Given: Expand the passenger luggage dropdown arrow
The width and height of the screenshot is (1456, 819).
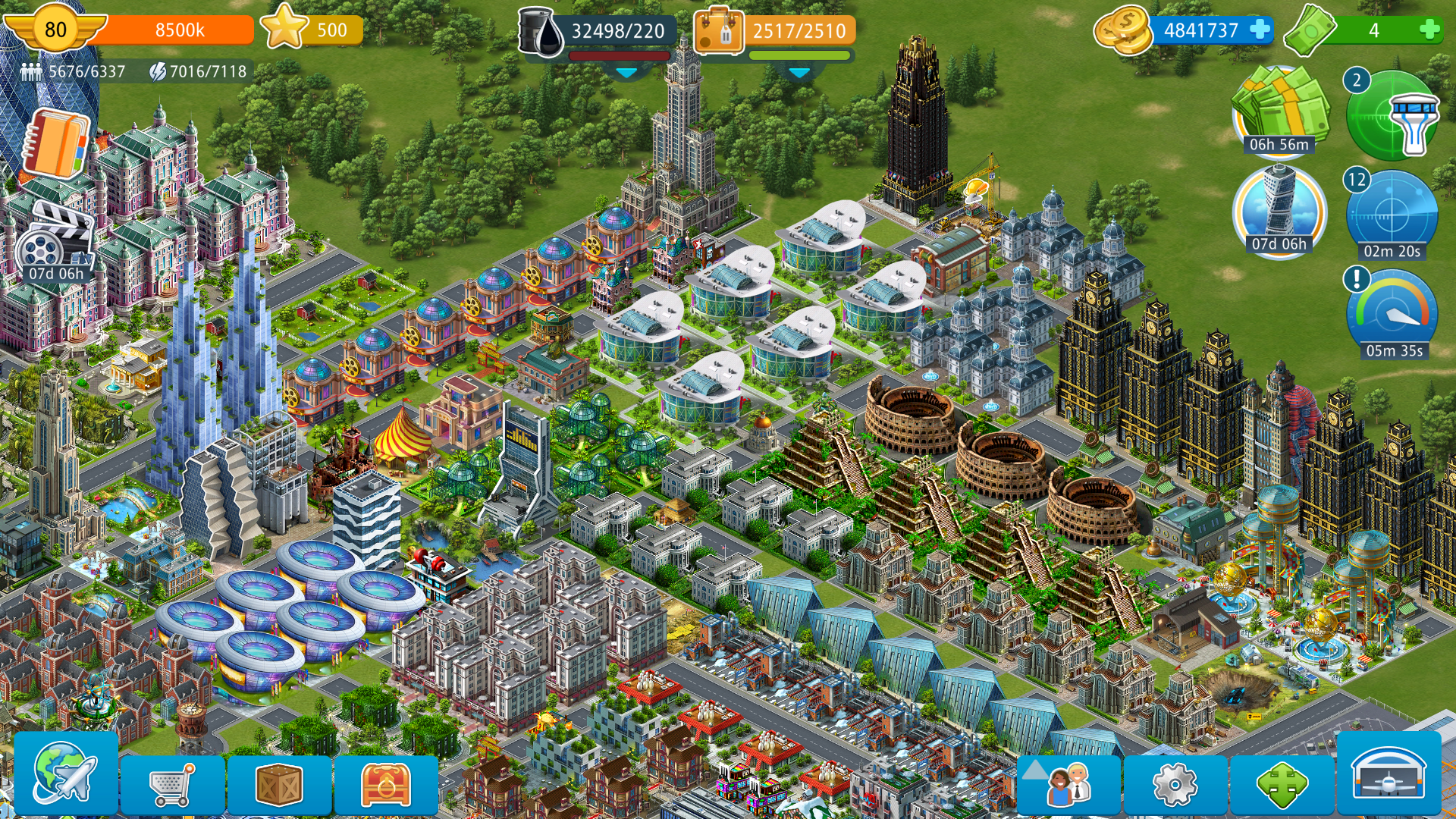Looking at the screenshot, I should point(799,73).
